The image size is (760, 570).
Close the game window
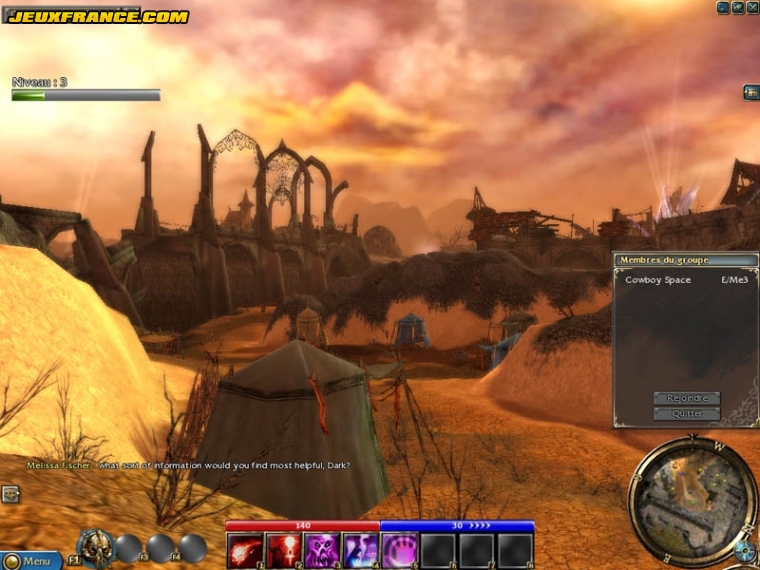tap(752, 7)
